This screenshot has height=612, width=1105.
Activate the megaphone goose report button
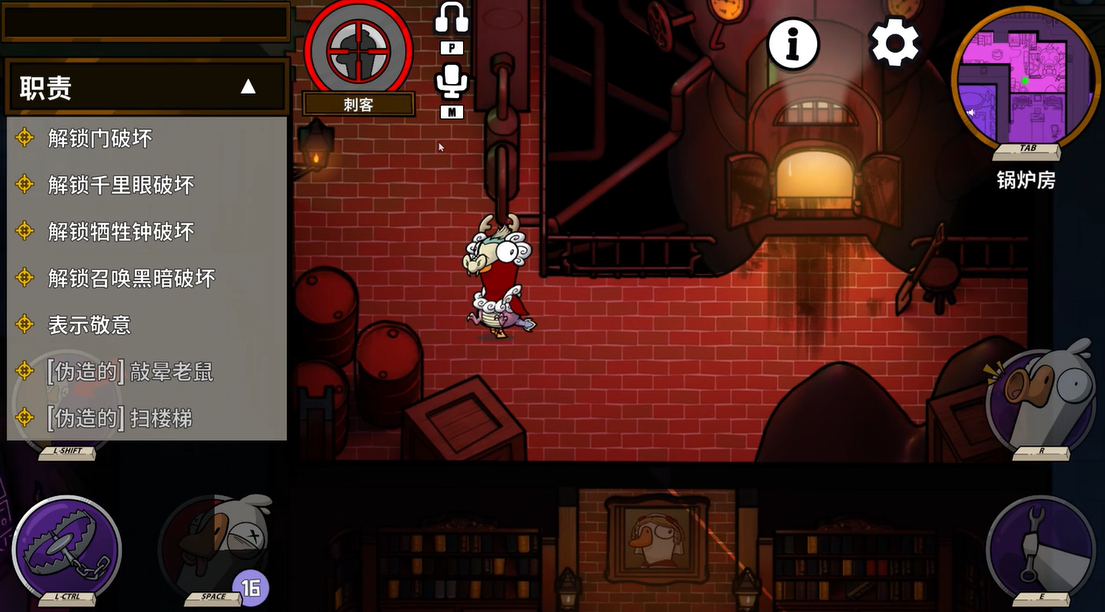click(x=1041, y=397)
